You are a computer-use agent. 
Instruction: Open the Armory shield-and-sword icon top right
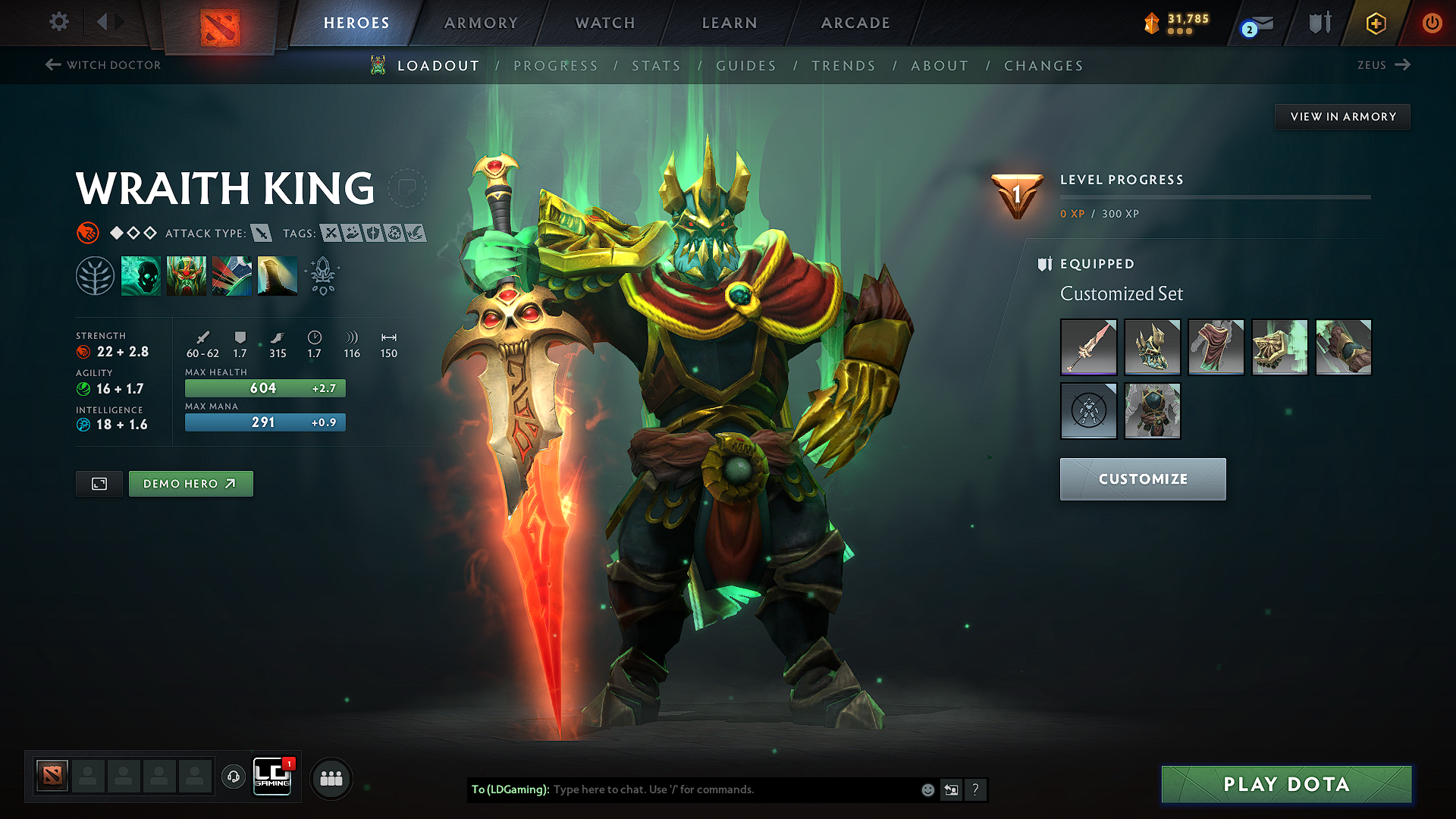1319,24
